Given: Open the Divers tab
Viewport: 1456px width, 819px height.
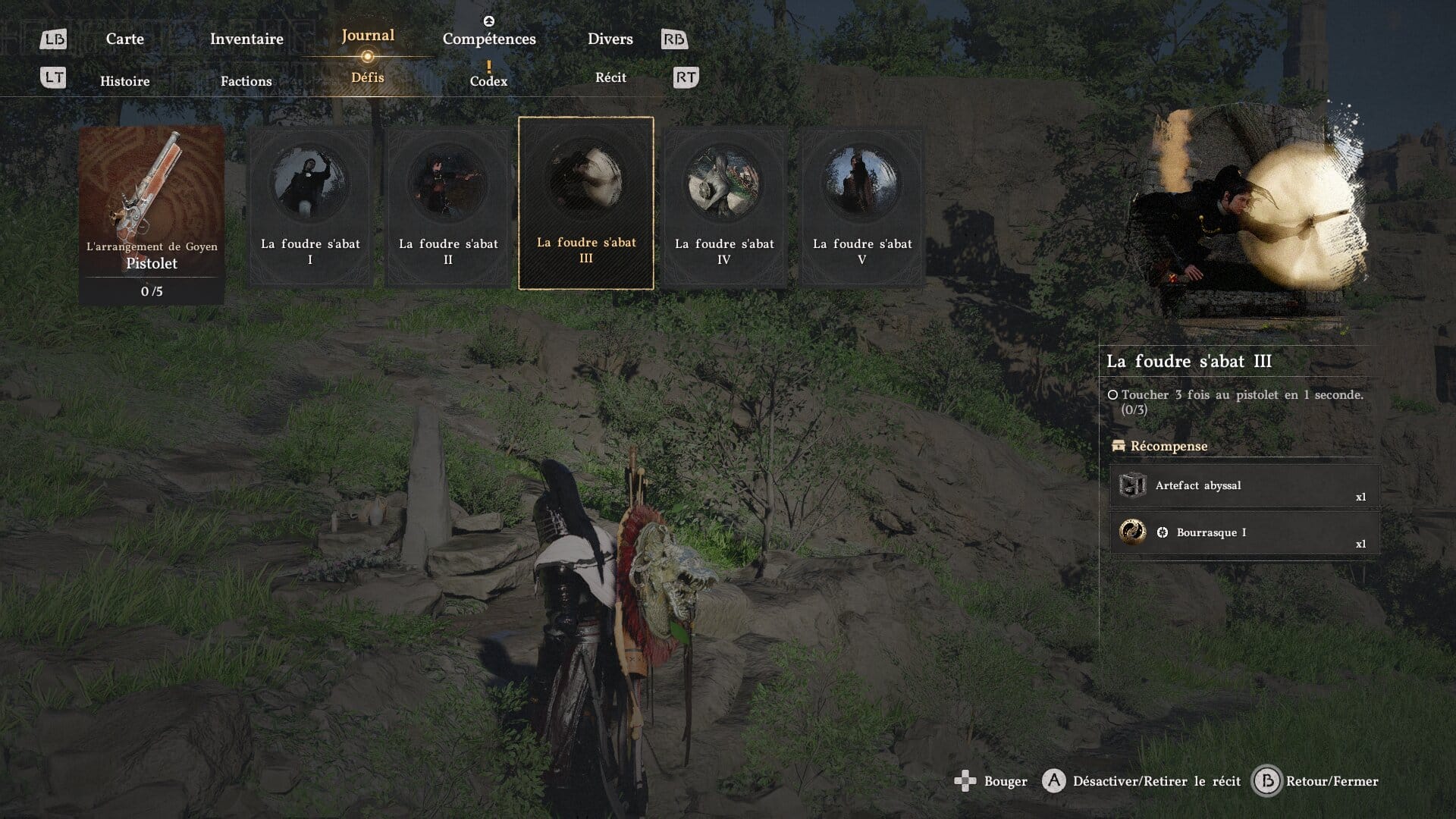Looking at the screenshot, I should pos(610,39).
